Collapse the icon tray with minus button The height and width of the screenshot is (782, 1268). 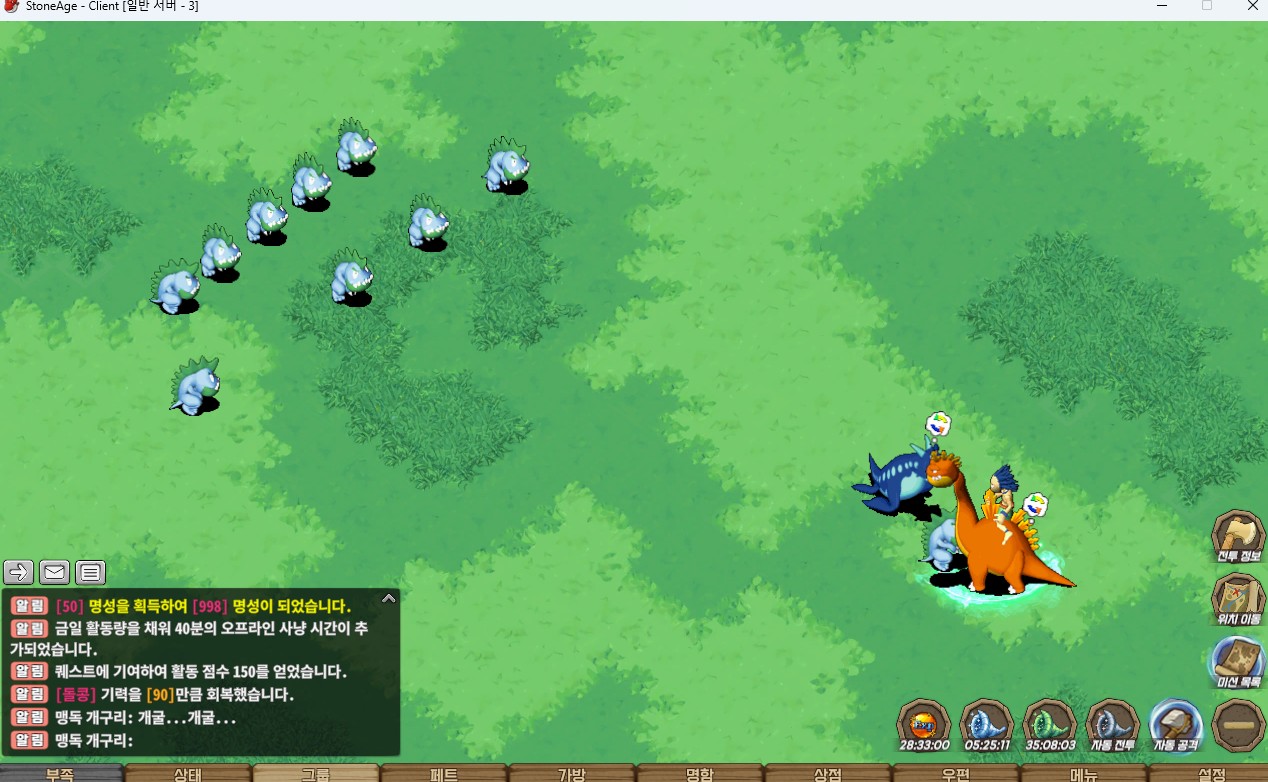coord(1238,725)
